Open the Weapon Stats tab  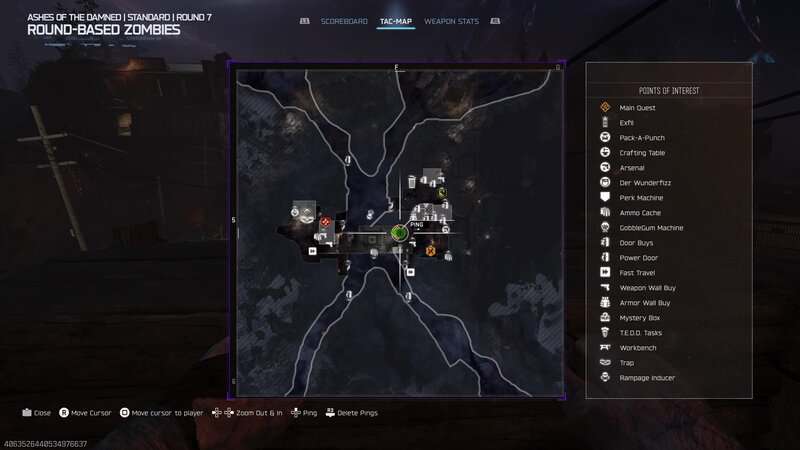click(x=451, y=21)
